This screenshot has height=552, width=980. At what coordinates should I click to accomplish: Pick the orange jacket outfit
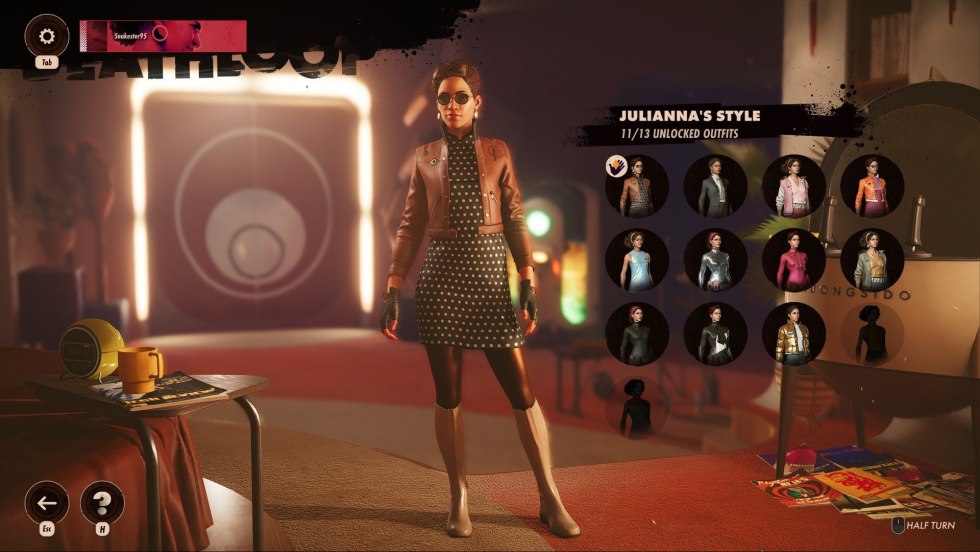pyautogui.click(x=872, y=186)
